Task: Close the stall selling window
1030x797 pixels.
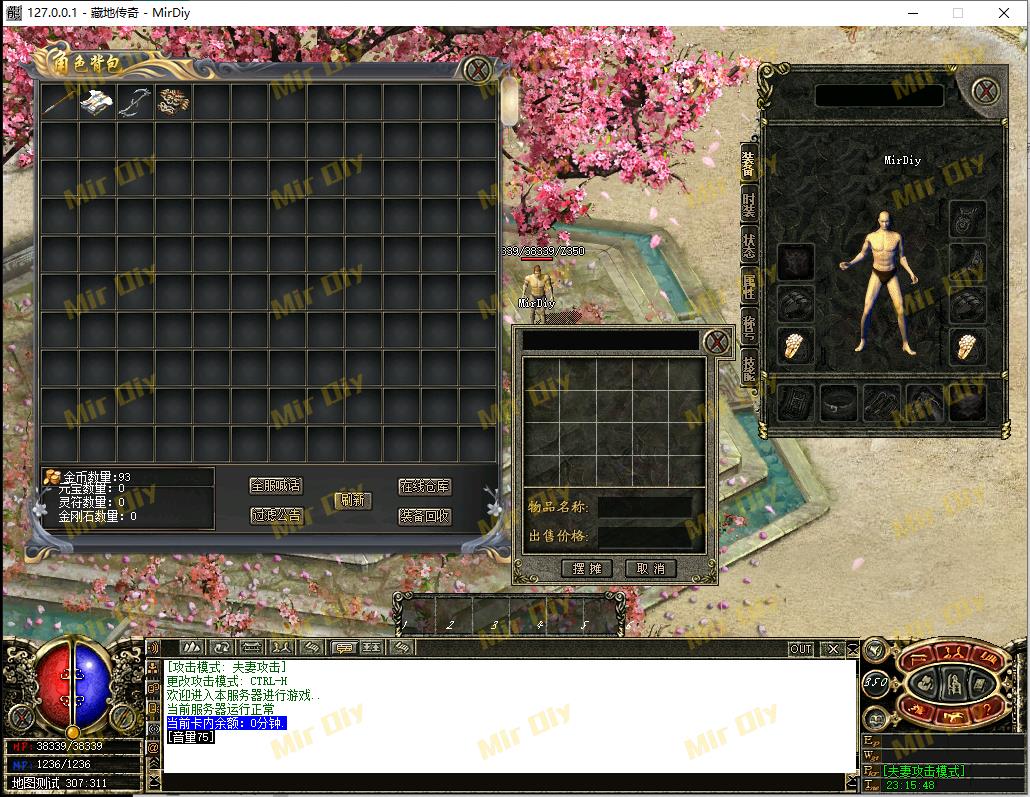Action: 716,342
